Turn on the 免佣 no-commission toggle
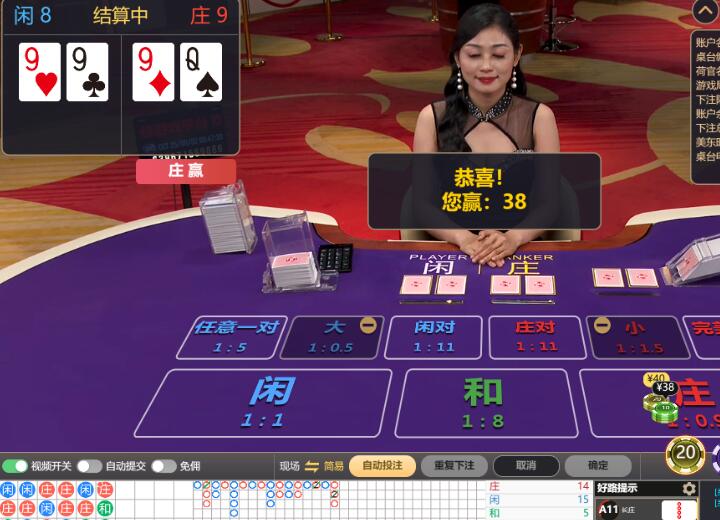The width and height of the screenshot is (720, 520). click(x=163, y=466)
